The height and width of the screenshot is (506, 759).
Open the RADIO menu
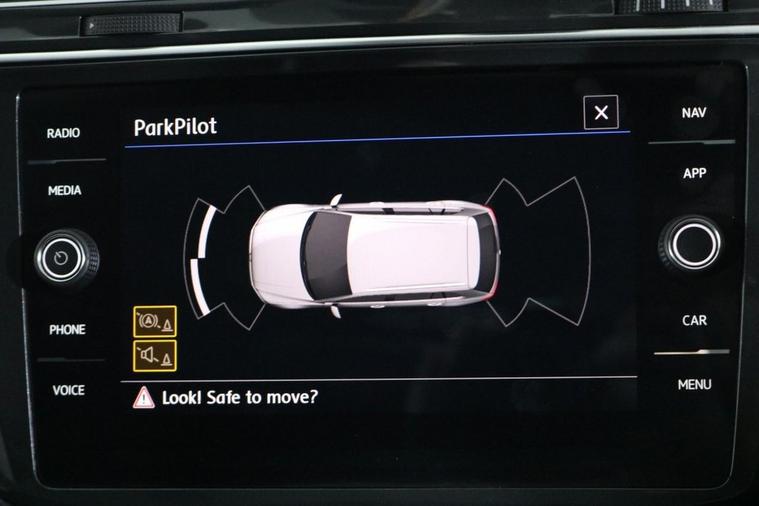point(64,133)
